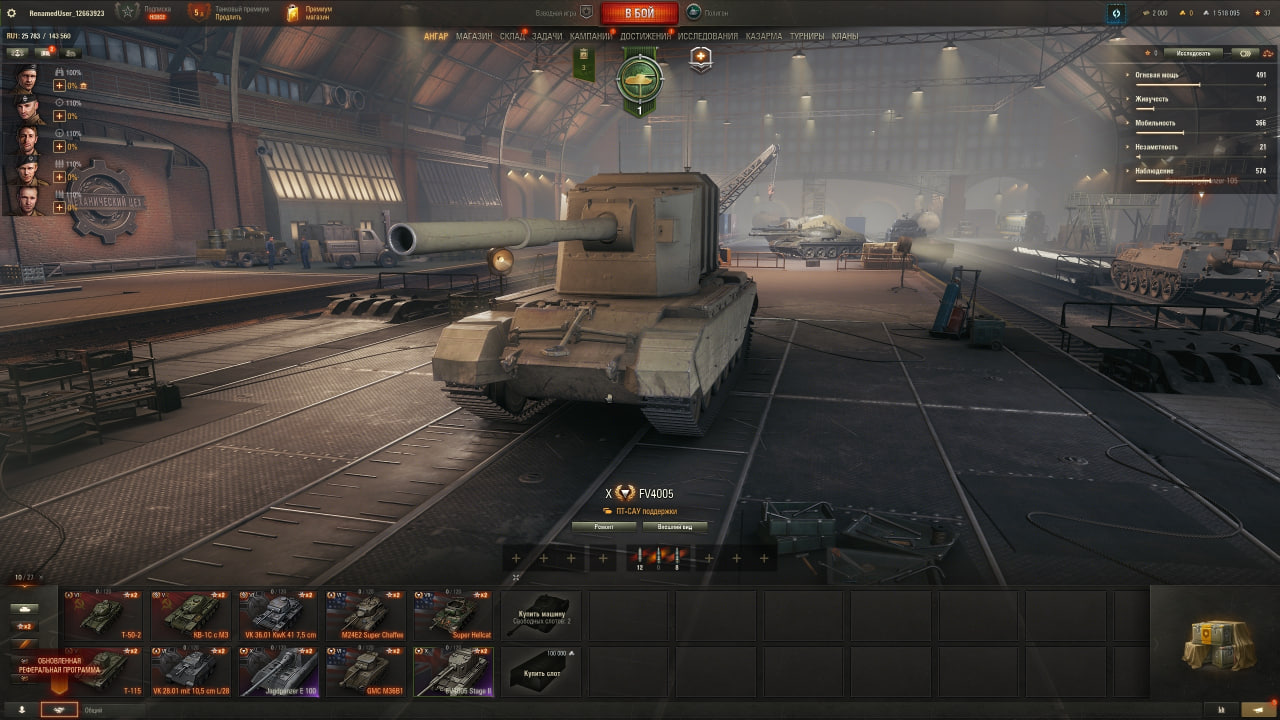Click the Живучесть stat progress bar
This screenshot has width=1280, height=720.
click(1200, 107)
